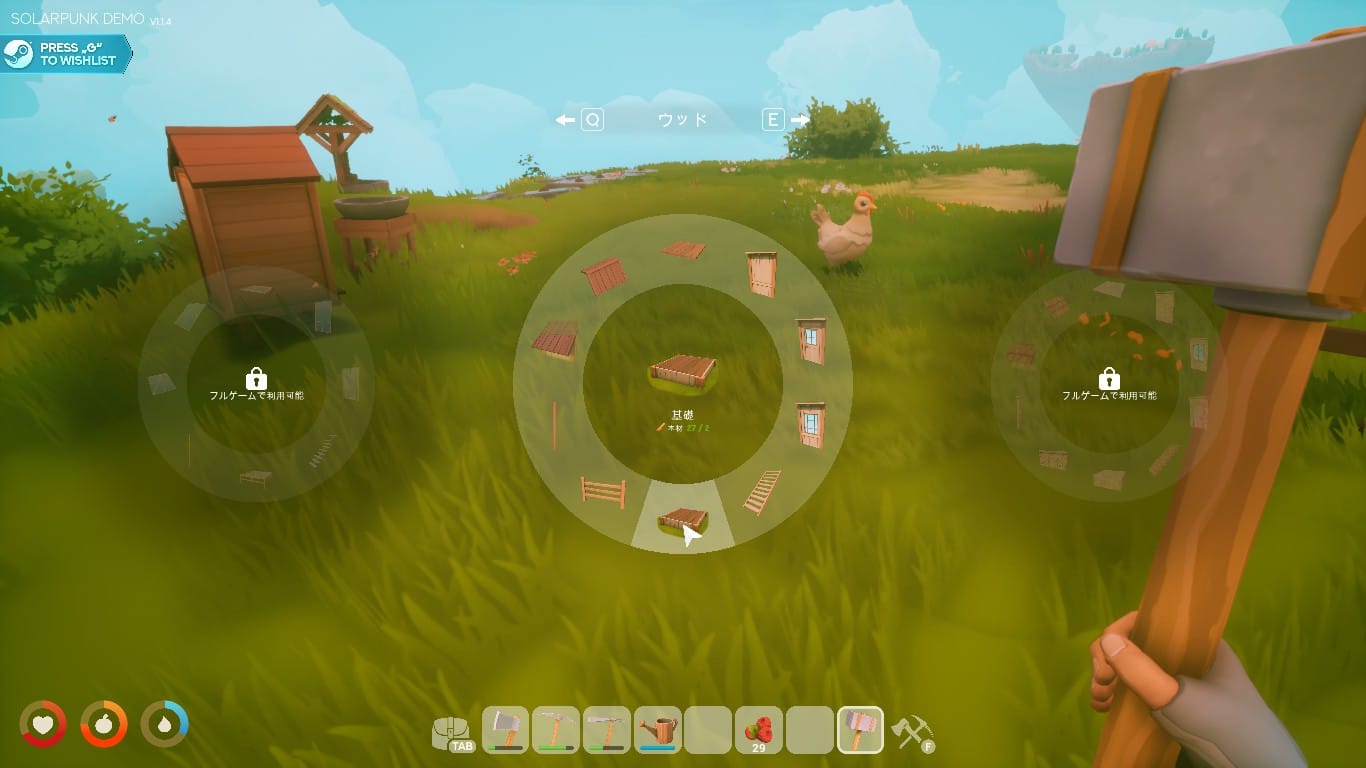Choose the building hammer hotbar slot
The image size is (1366, 768).
pyautogui.click(x=860, y=730)
